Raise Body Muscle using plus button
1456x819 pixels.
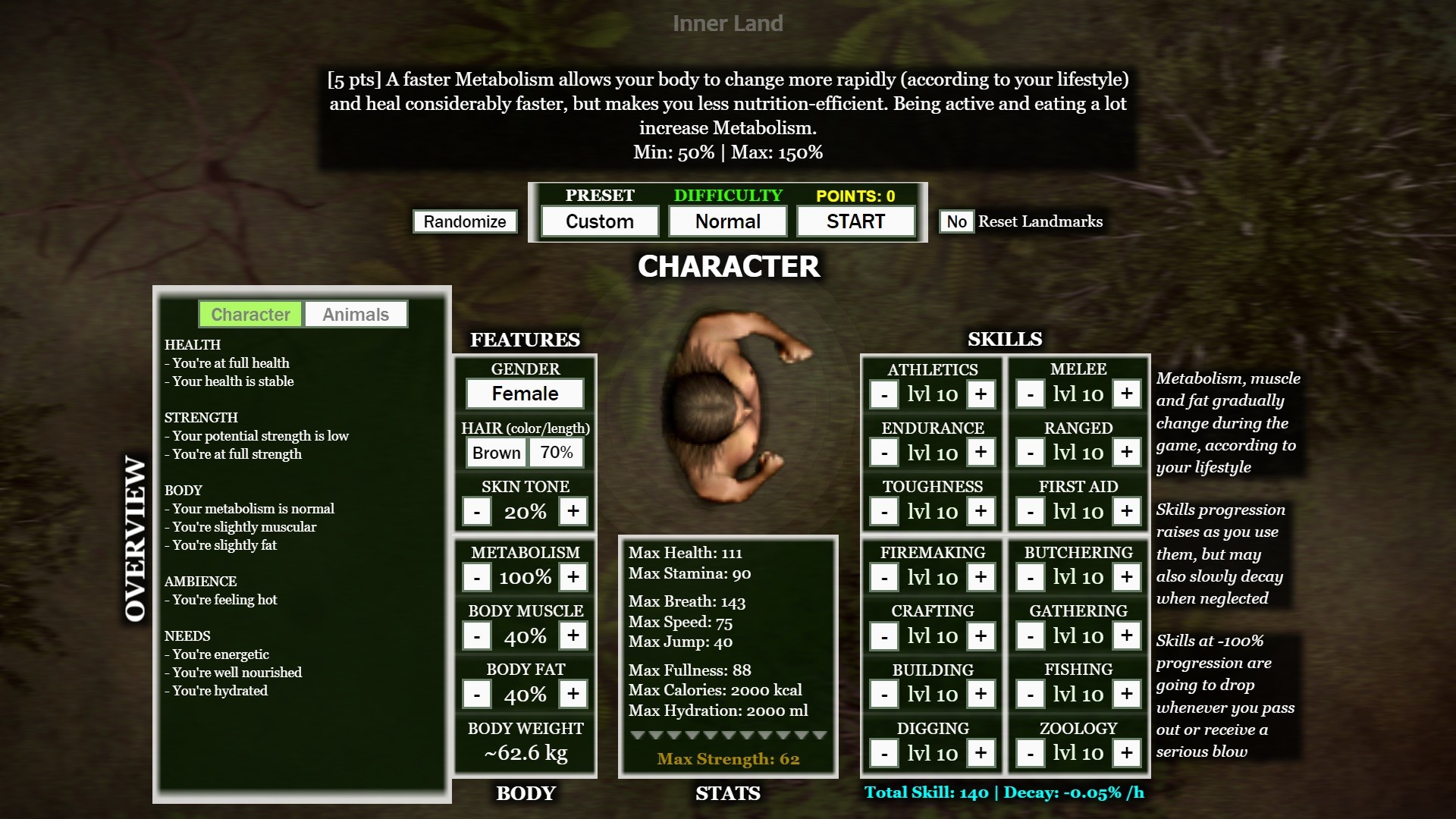tap(573, 635)
